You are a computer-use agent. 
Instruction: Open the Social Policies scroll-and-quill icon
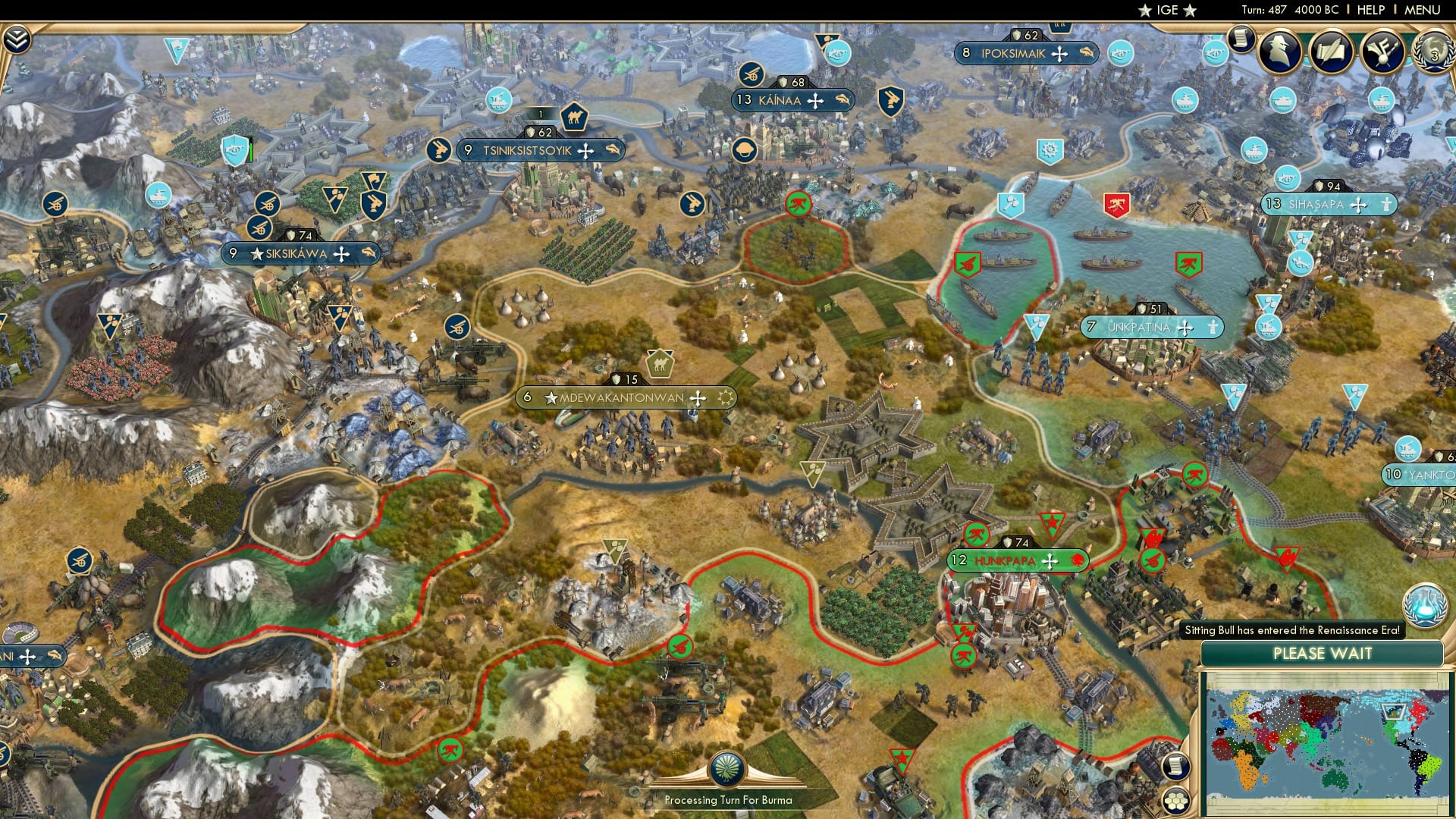[1331, 52]
